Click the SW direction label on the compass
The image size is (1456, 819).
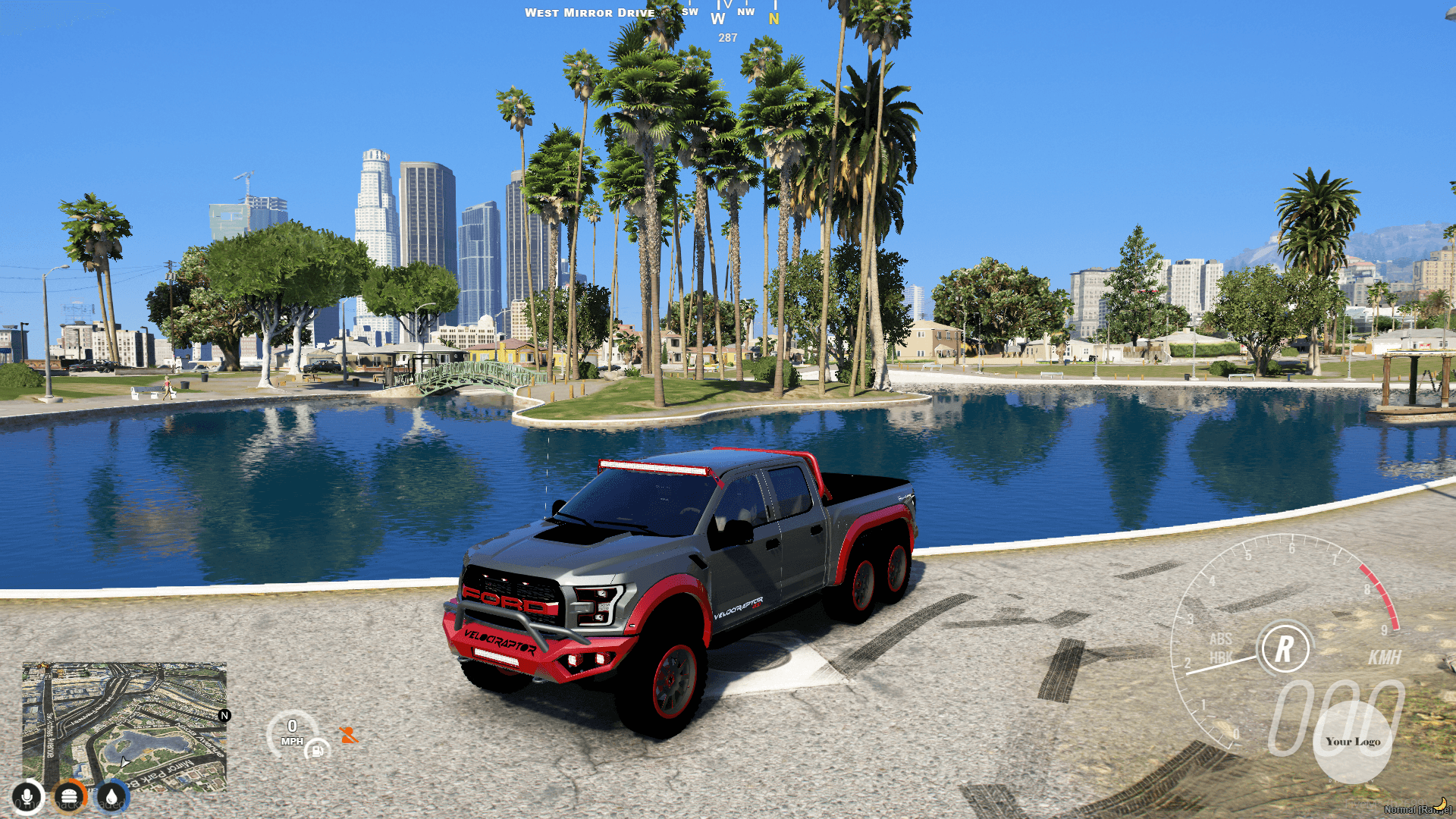(x=689, y=12)
